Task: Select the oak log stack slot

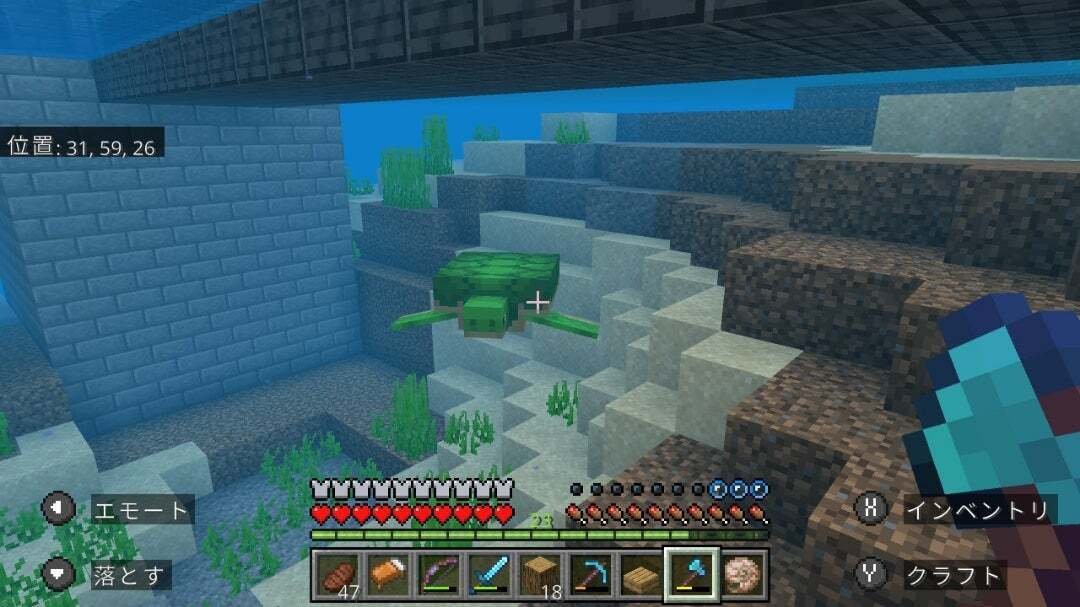Action: click(541, 574)
